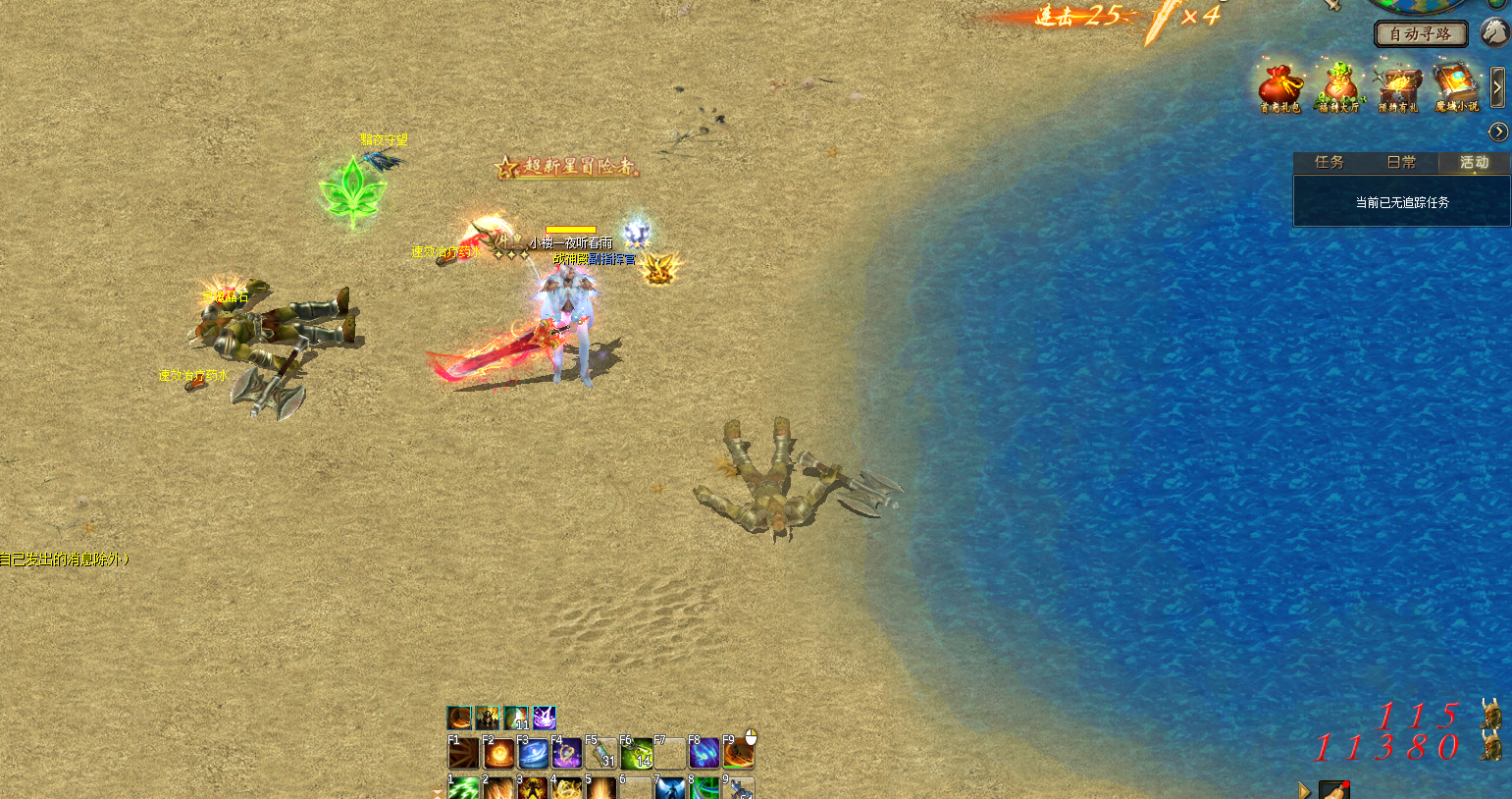The height and width of the screenshot is (799, 1512).
Task: Open the 预约有礼 treasure chest
Action: point(1398,87)
